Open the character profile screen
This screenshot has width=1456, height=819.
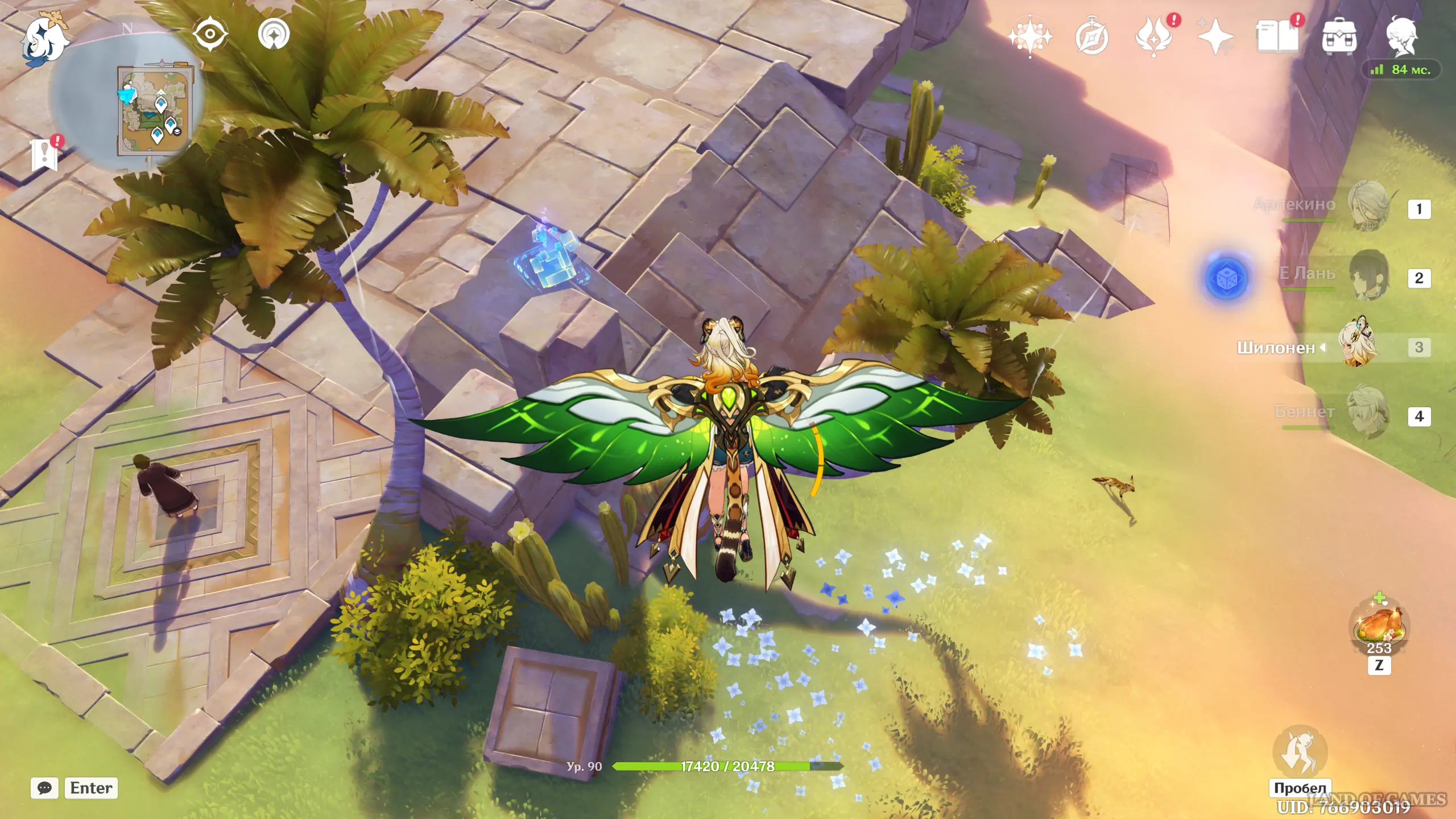[1401, 36]
